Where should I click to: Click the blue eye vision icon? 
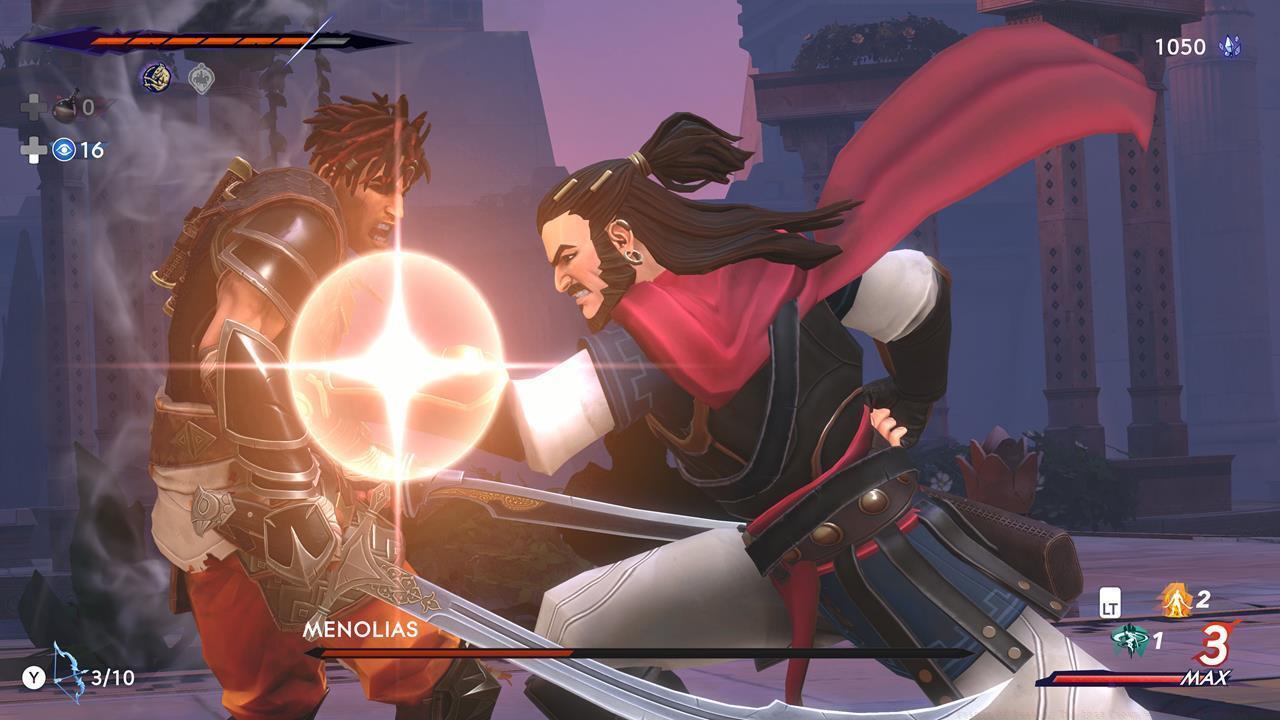(62, 150)
